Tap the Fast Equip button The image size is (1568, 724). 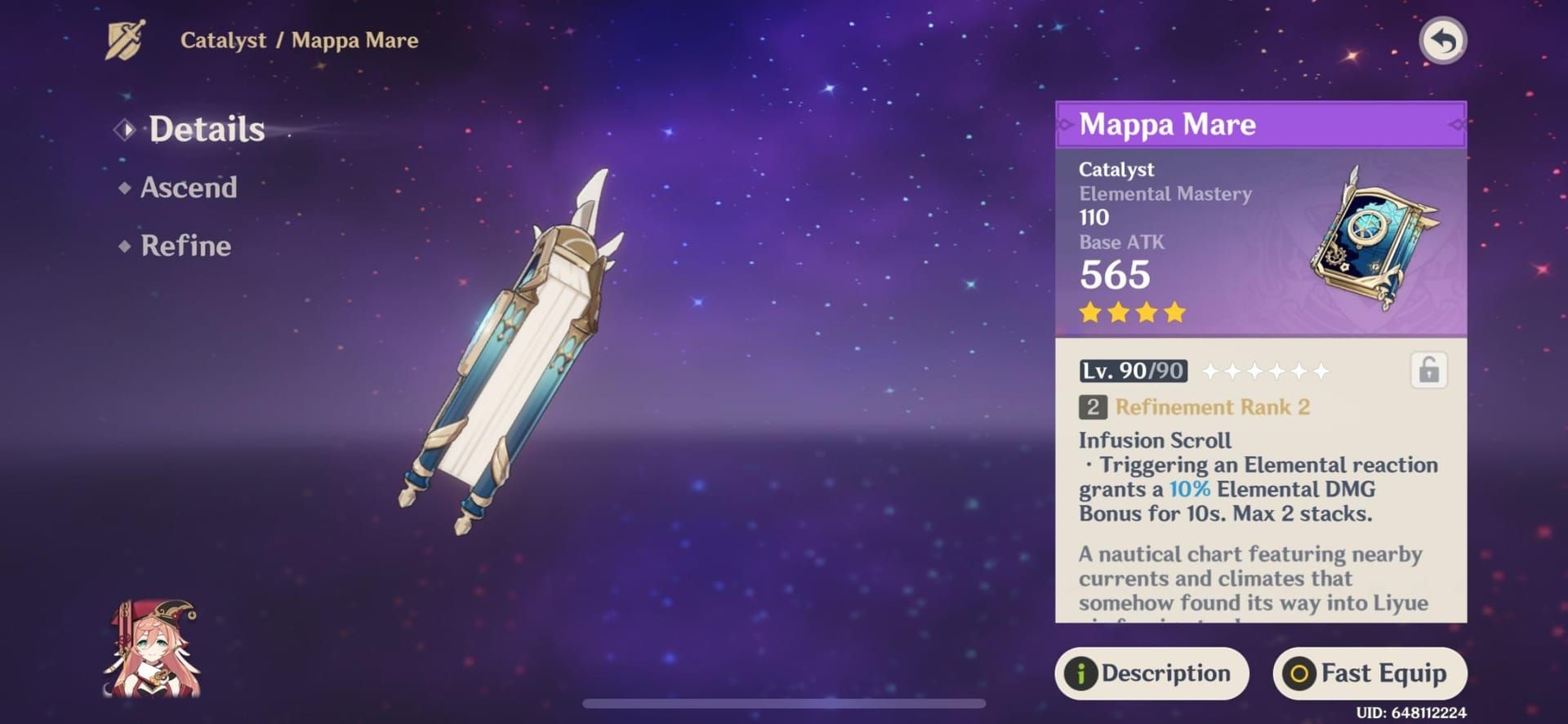tap(1370, 673)
